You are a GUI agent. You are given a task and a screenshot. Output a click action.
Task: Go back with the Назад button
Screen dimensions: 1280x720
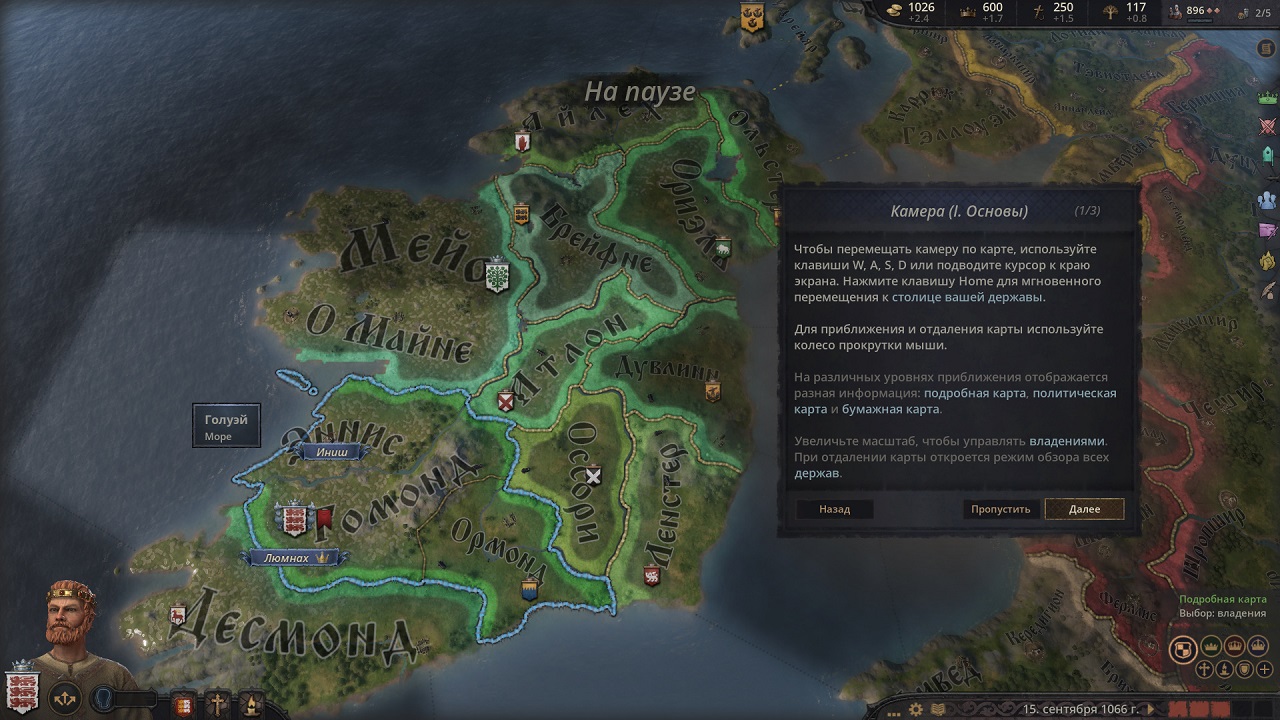coord(834,509)
